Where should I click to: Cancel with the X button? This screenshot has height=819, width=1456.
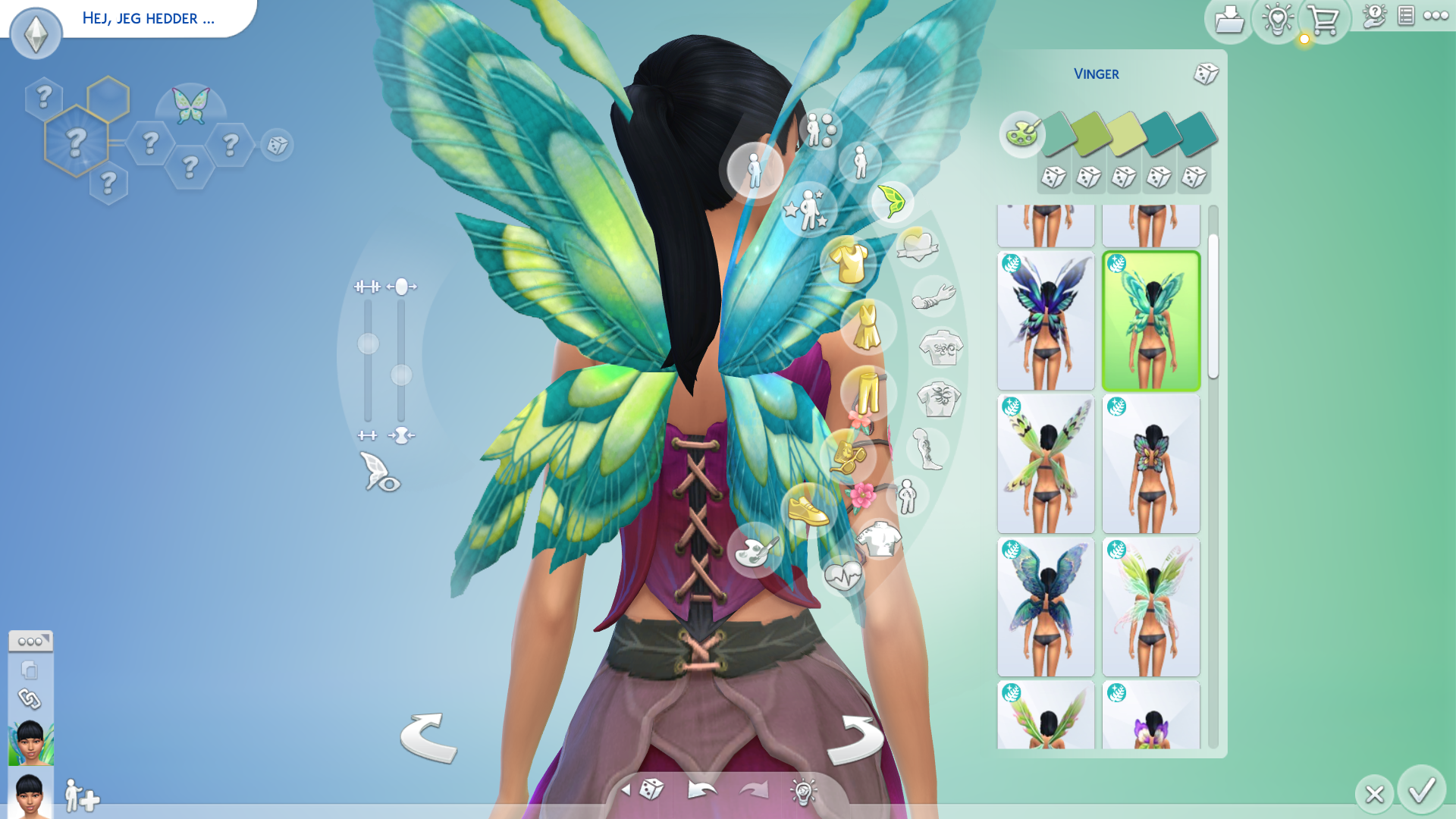click(x=1374, y=794)
